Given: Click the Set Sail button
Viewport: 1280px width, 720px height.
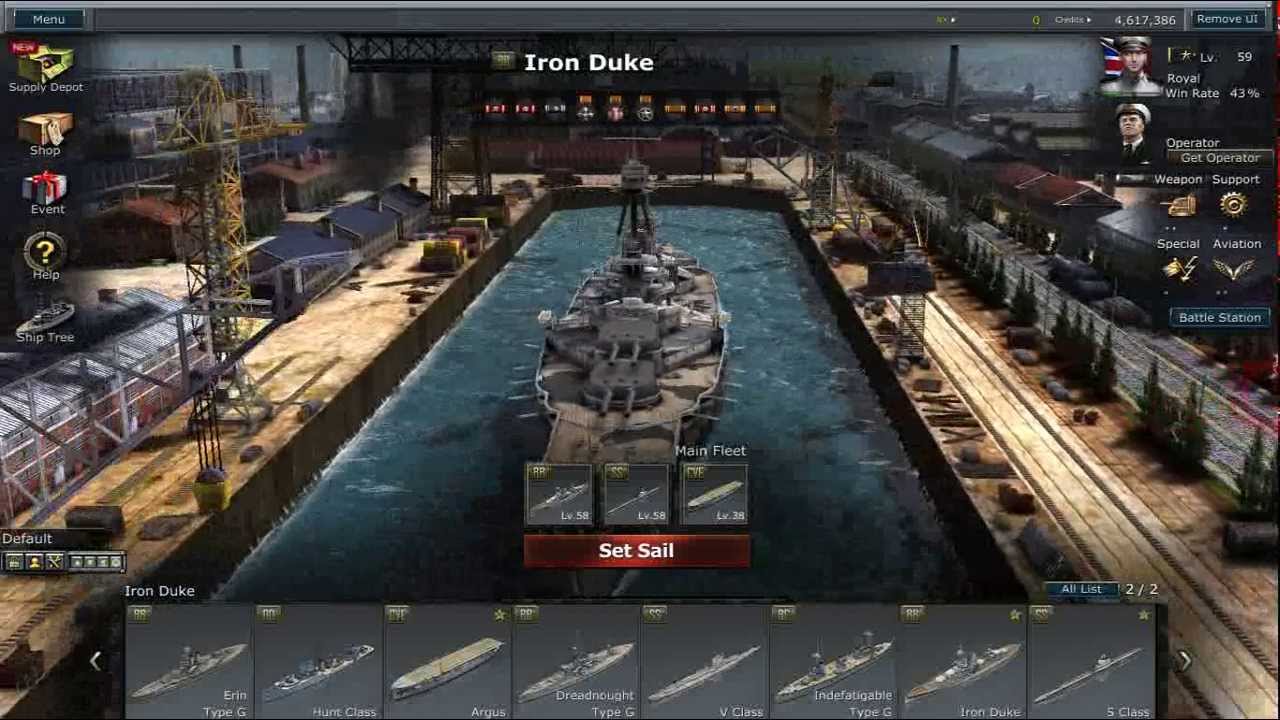Looking at the screenshot, I should click(637, 550).
